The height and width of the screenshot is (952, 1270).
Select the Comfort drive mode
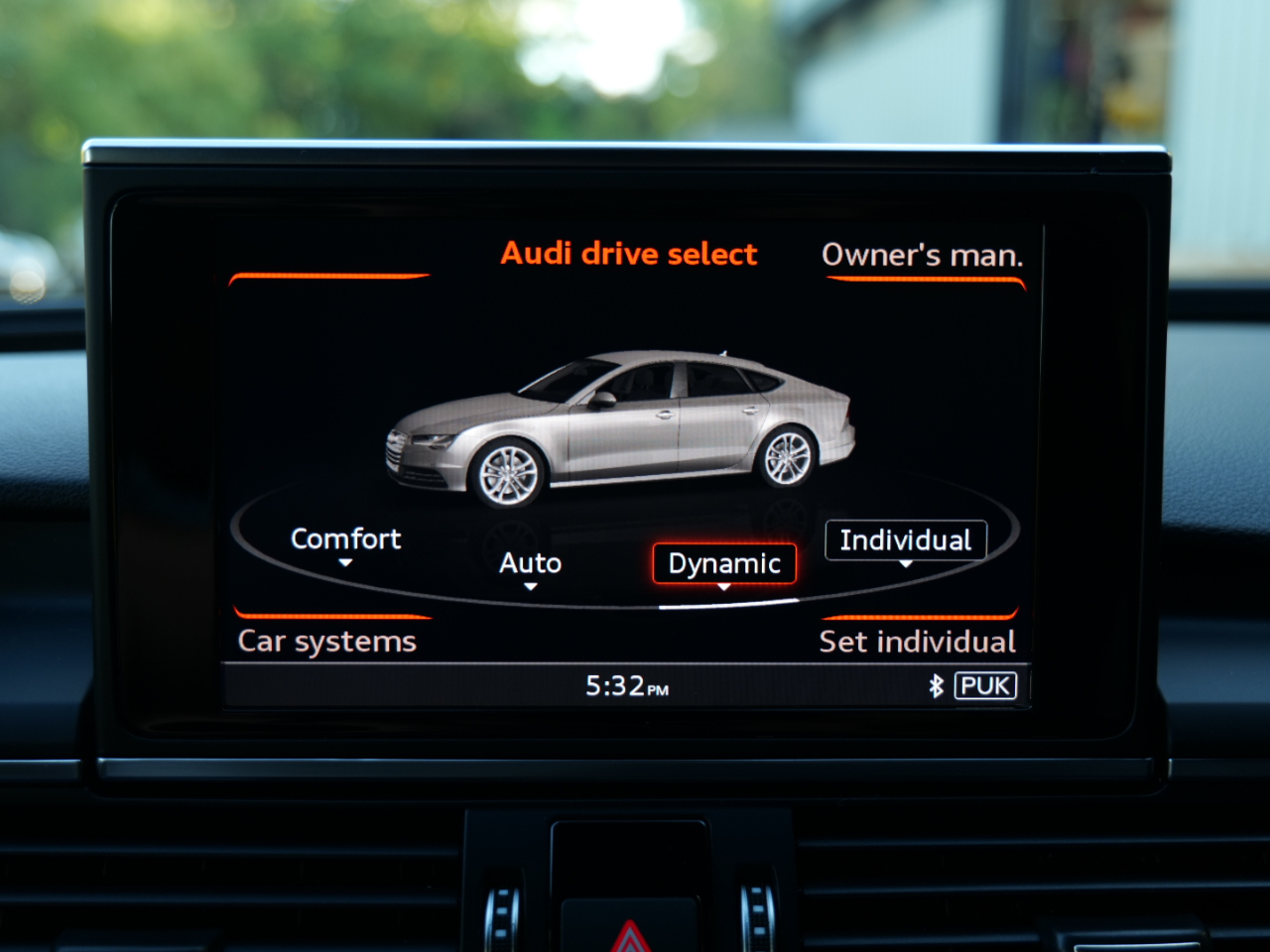345,539
